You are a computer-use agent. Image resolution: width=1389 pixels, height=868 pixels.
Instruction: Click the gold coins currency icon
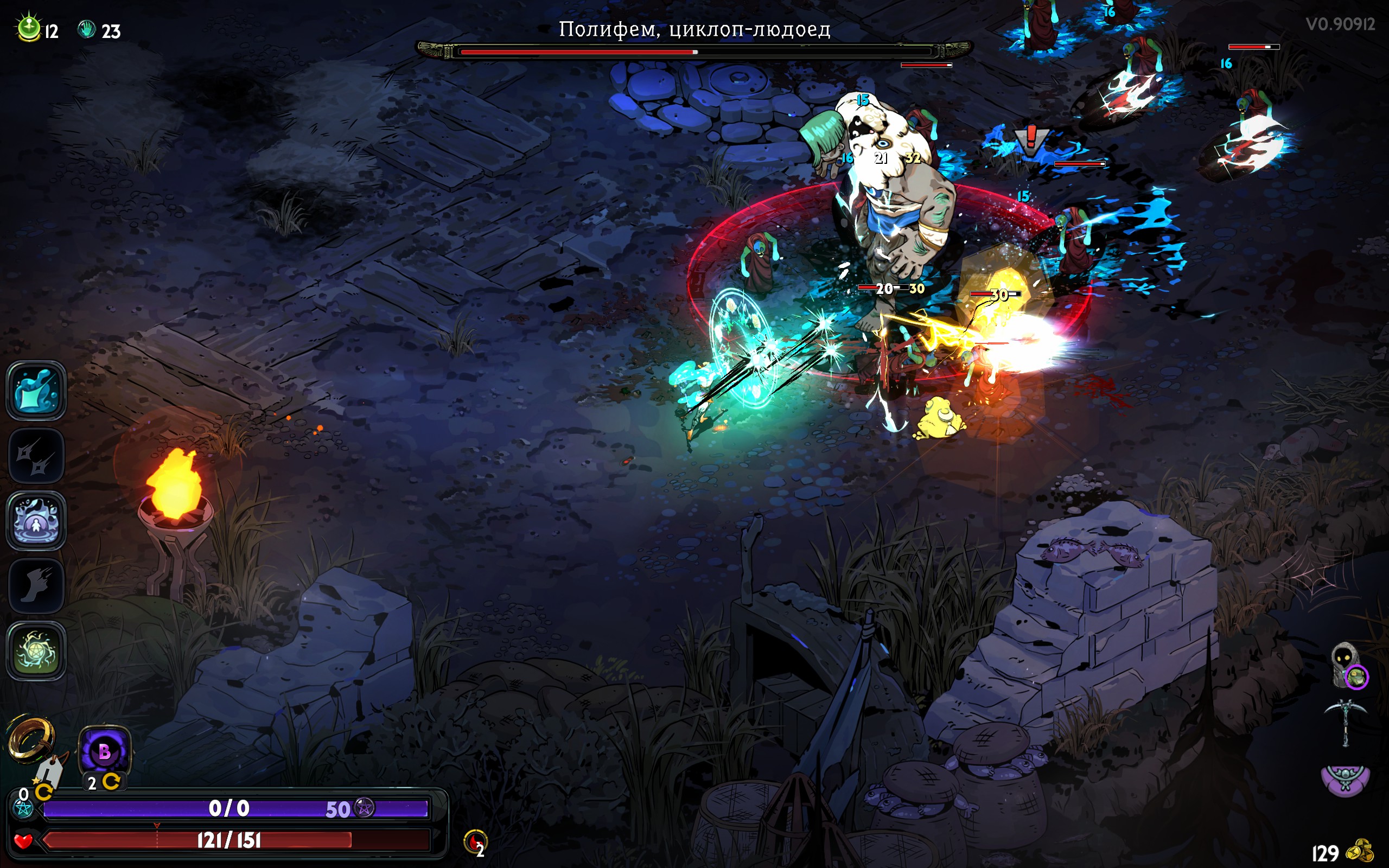tap(1360, 851)
